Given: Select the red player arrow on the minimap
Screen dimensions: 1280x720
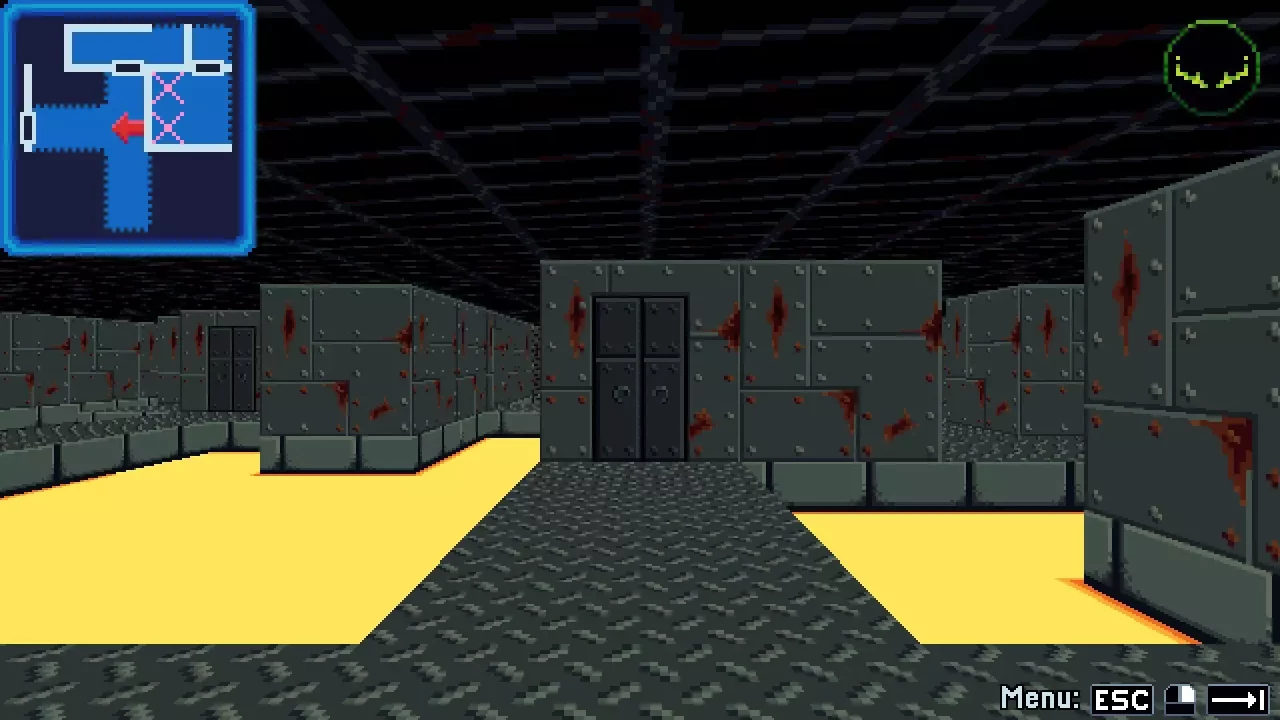Looking at the screenshot, I should [126, 128].
